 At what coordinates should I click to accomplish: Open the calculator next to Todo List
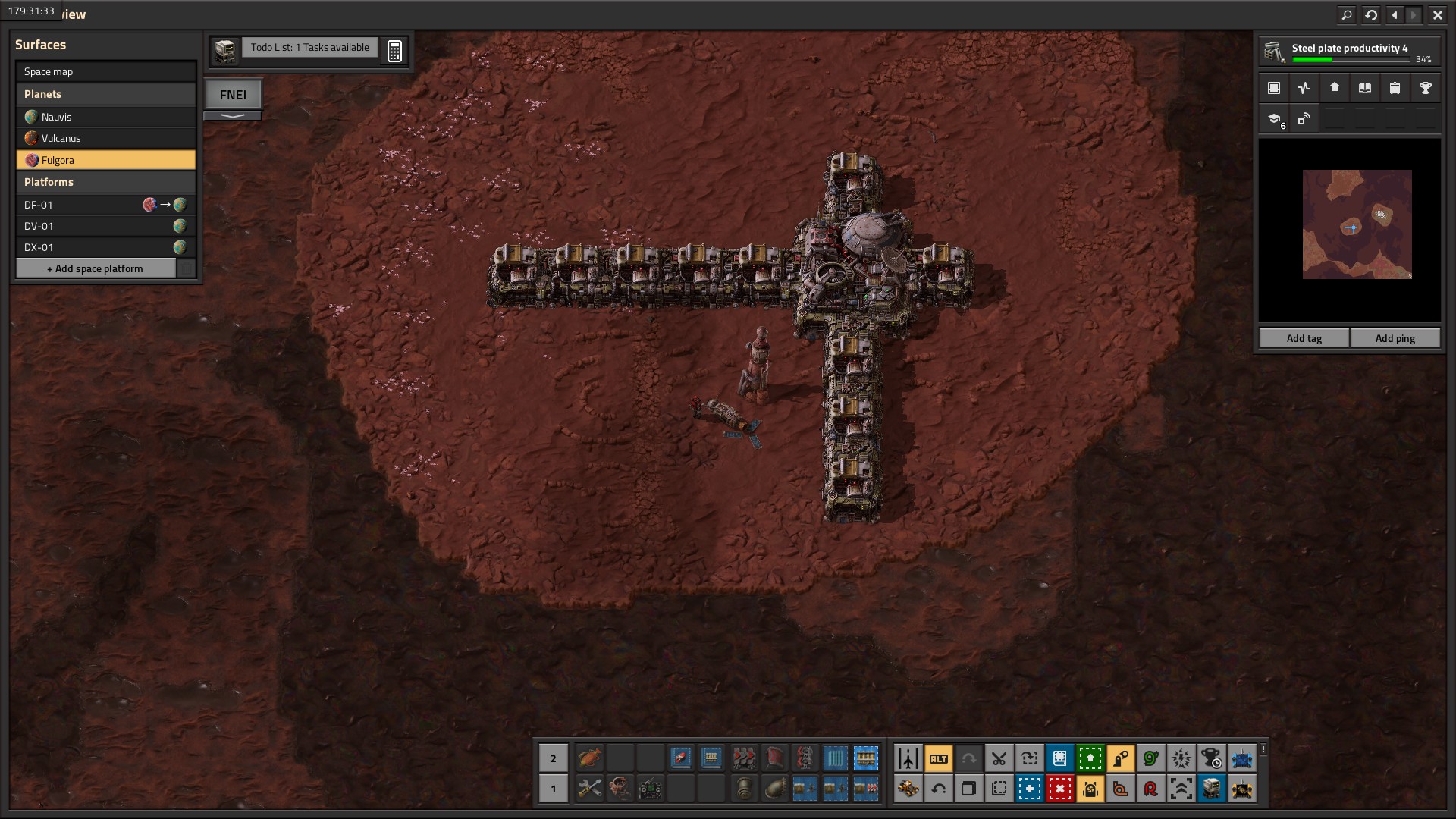(x=394, y=51)
